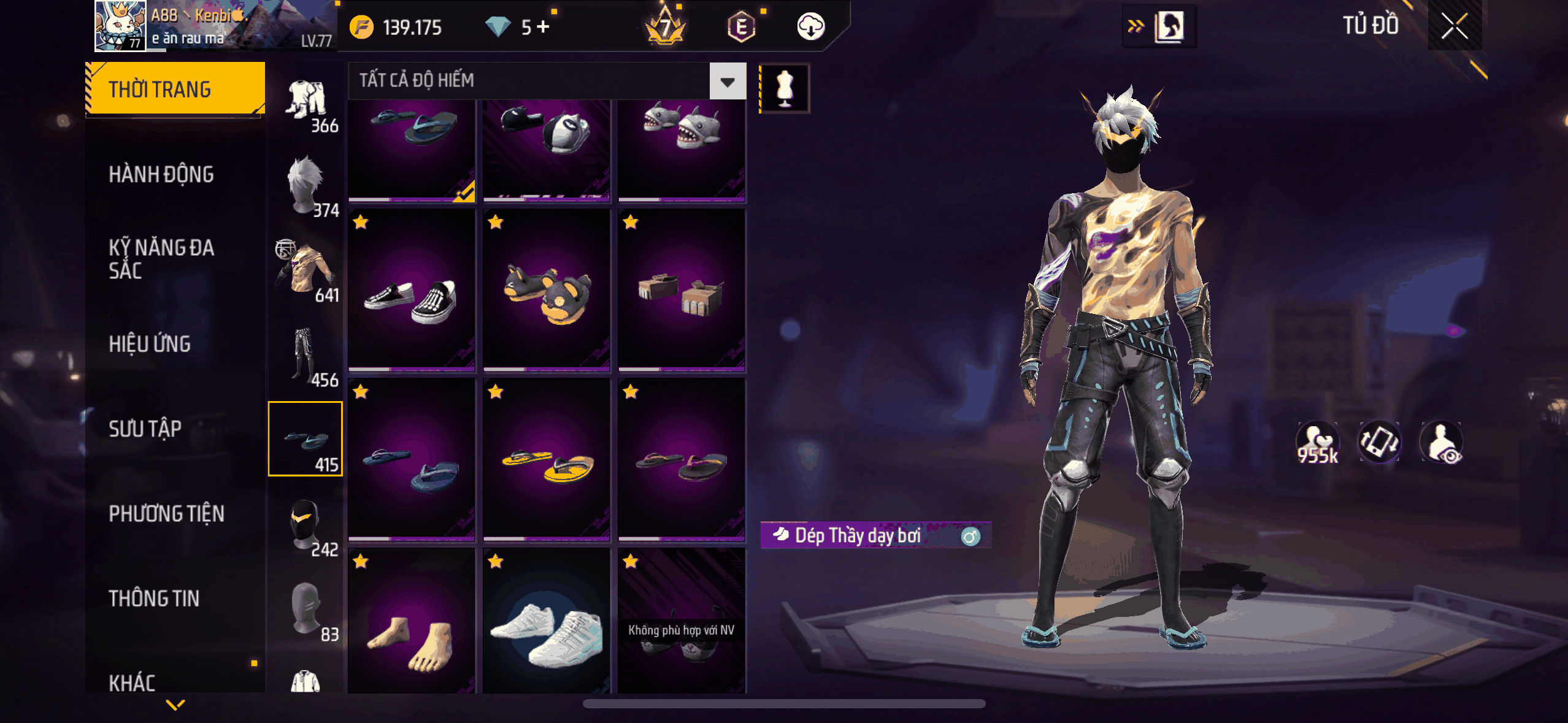Open the Phương Tiện menu
The image size is (1568, 723).
166,513
